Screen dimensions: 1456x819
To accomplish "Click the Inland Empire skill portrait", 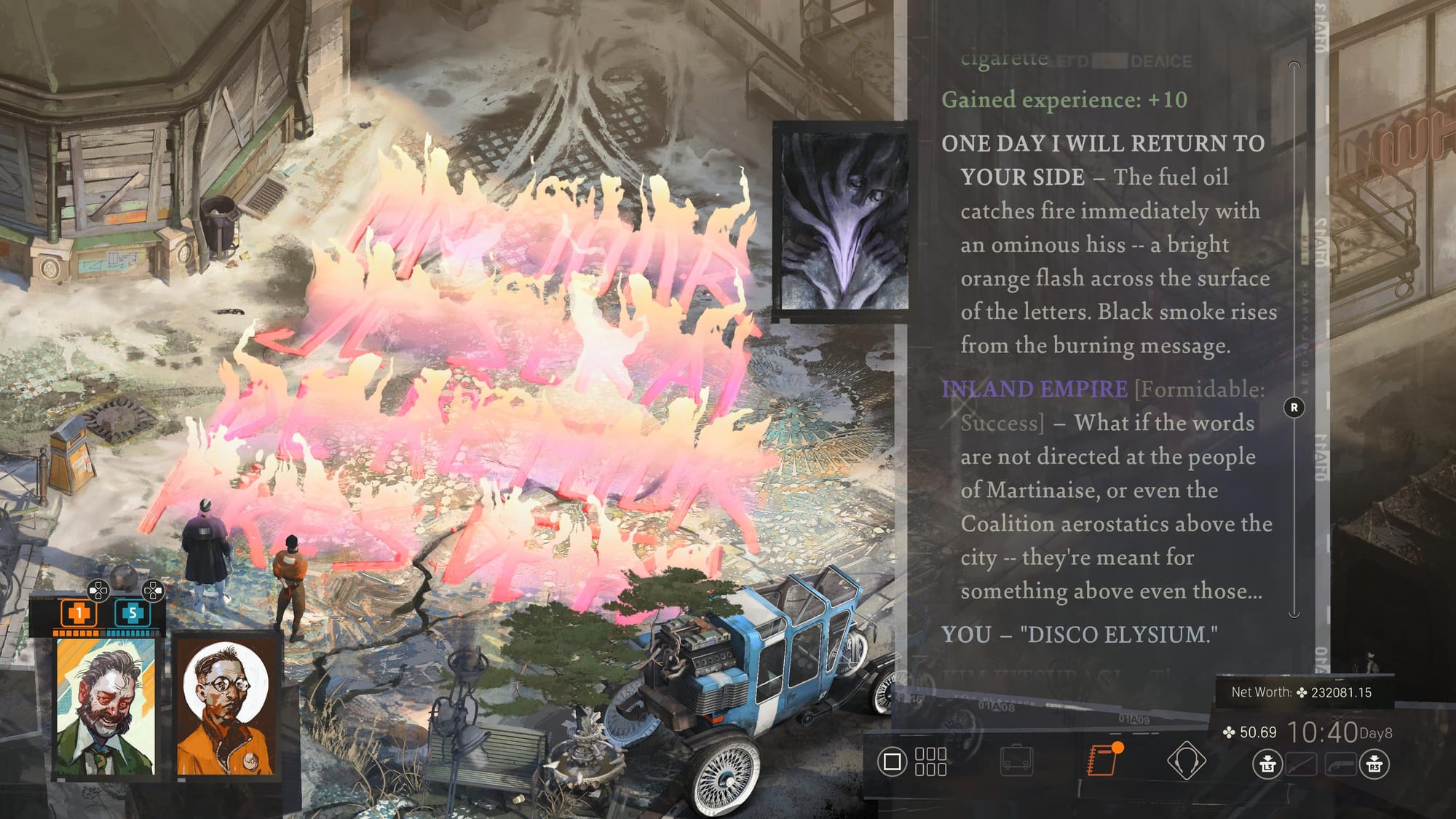I will click(844, 221).
